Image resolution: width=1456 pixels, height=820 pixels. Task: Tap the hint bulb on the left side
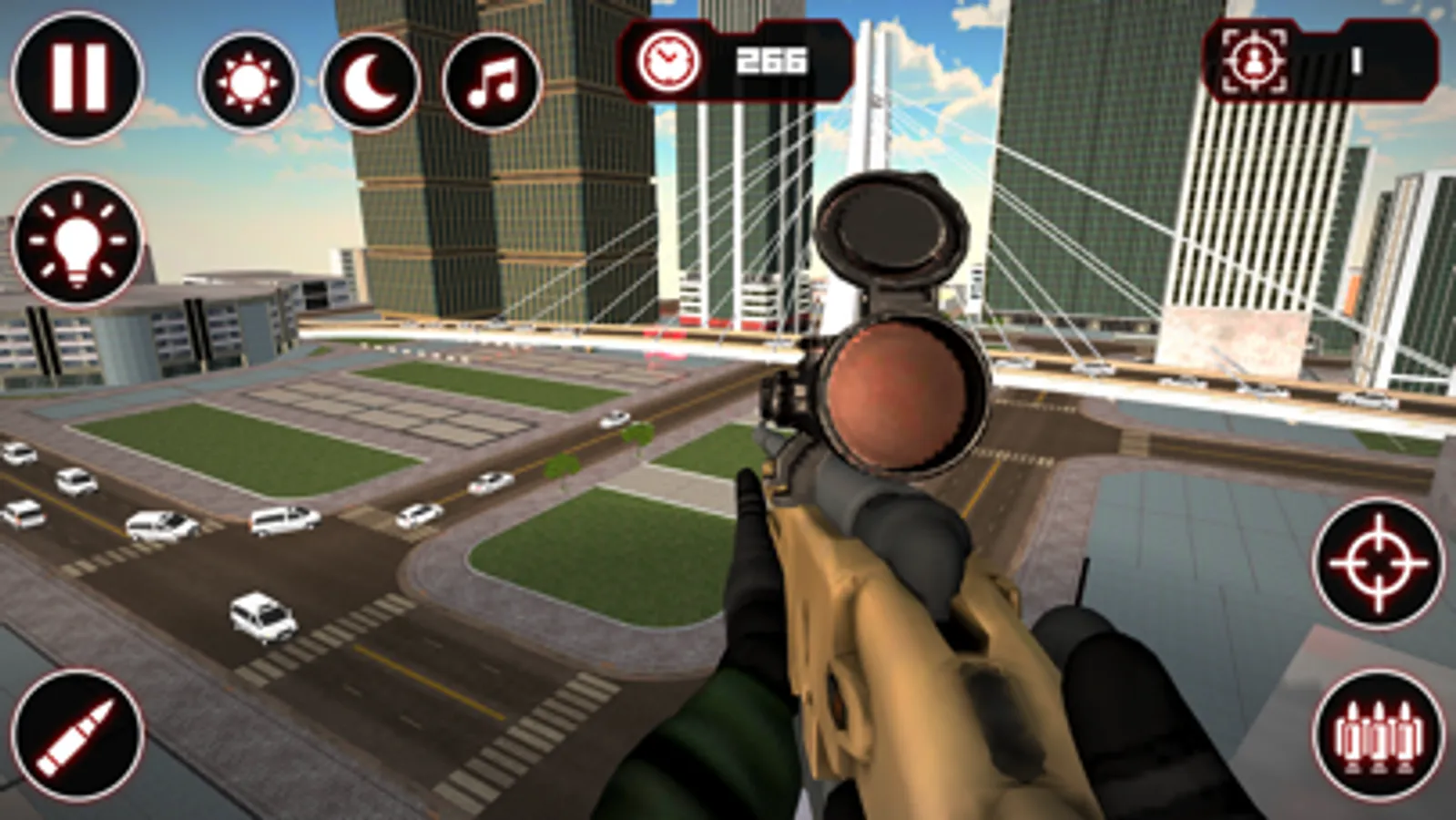(x=77, y=241)
